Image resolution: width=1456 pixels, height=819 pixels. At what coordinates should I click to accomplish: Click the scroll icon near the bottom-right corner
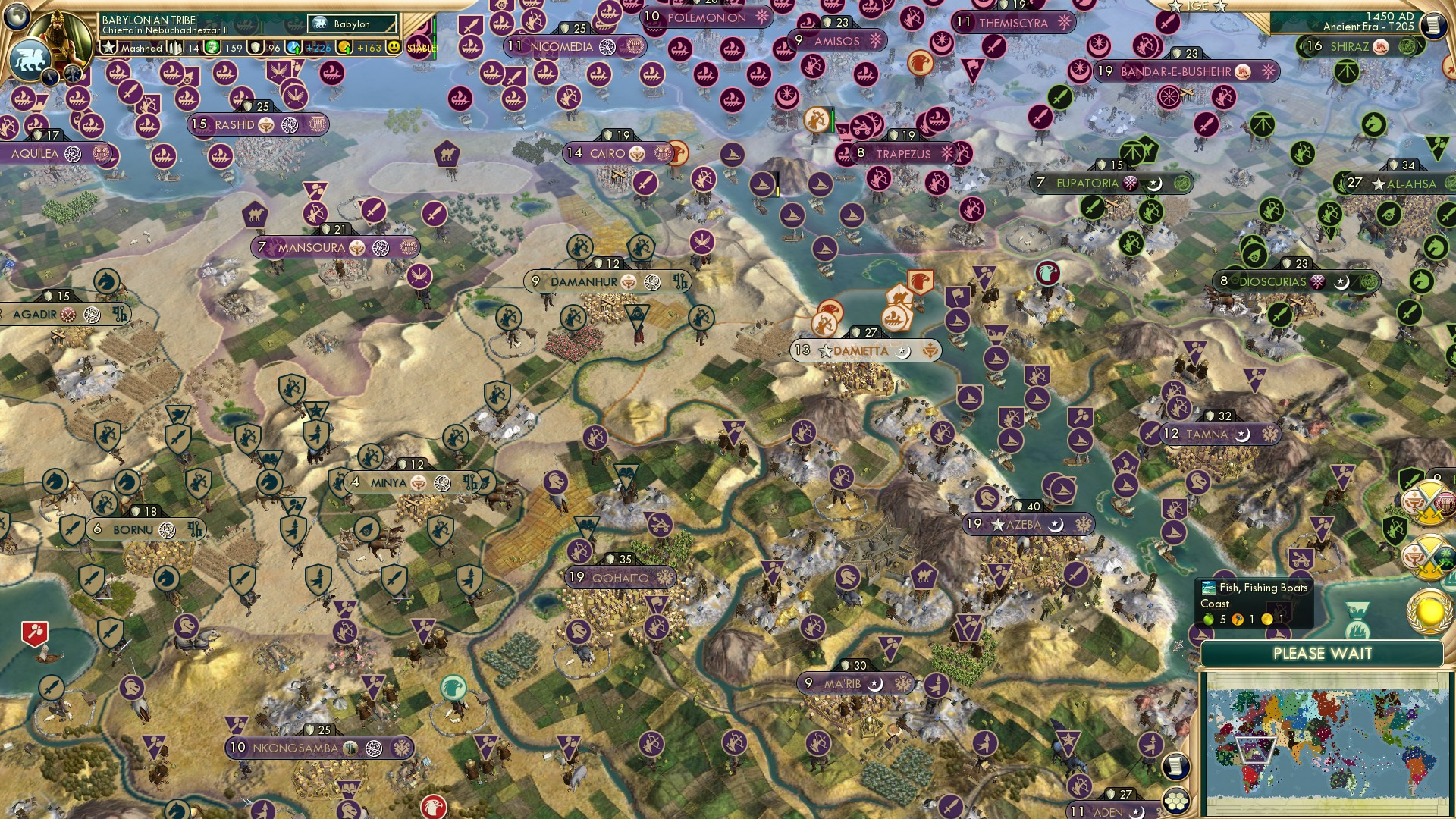[1176, 766]
